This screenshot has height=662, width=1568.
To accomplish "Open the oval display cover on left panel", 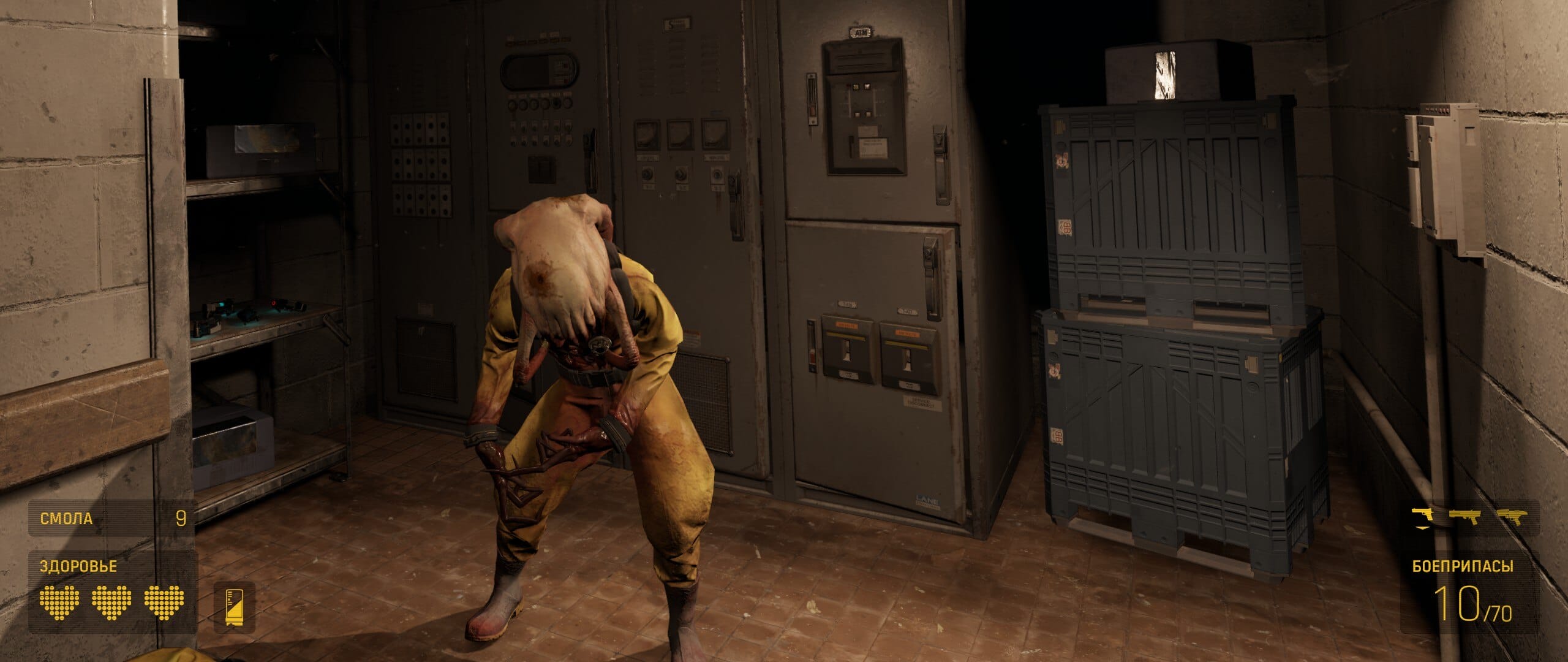I will [539, 70].
